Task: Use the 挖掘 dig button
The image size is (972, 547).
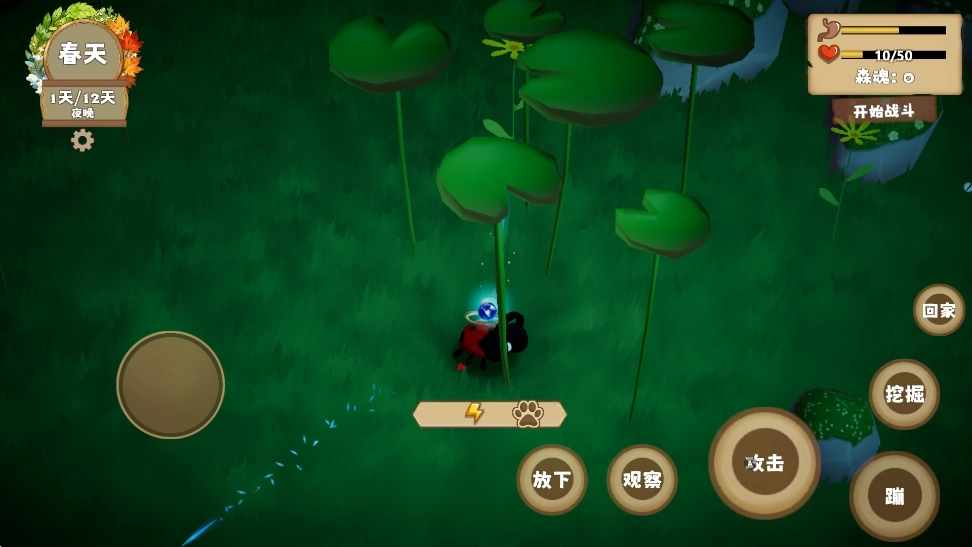Action: click(x=904, y=394)
